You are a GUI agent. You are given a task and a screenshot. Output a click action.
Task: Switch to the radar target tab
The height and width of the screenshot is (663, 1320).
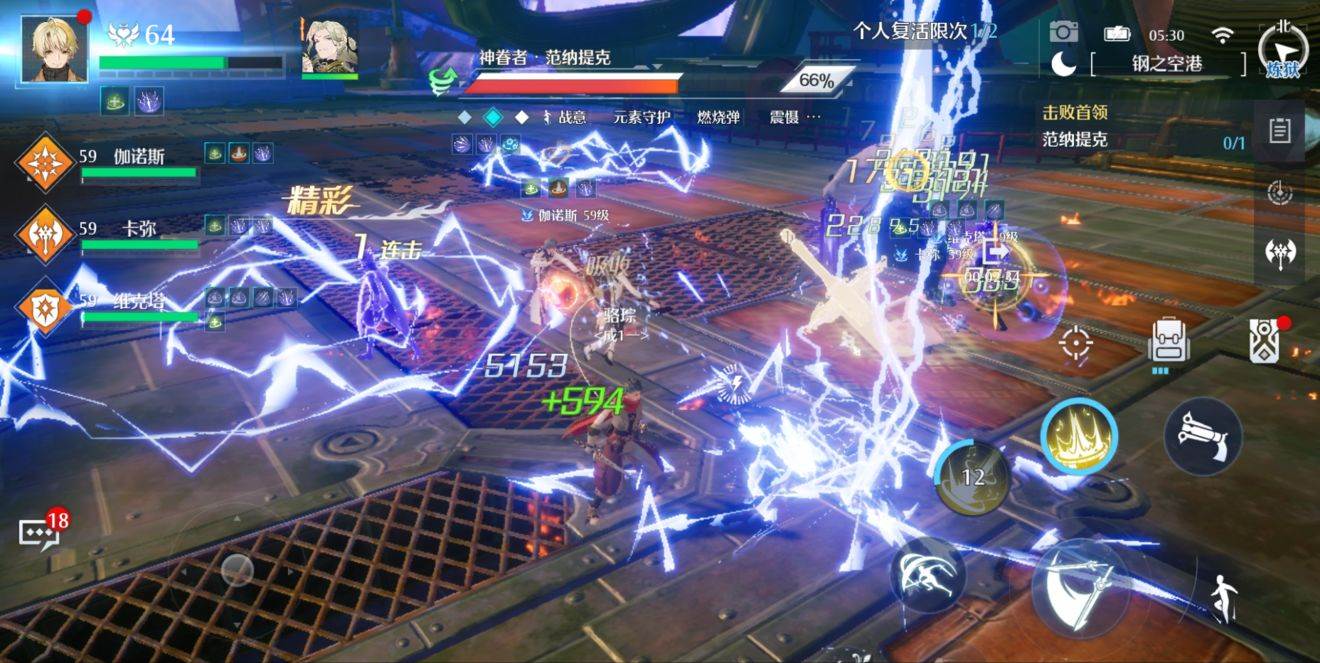pos(1279,192)
